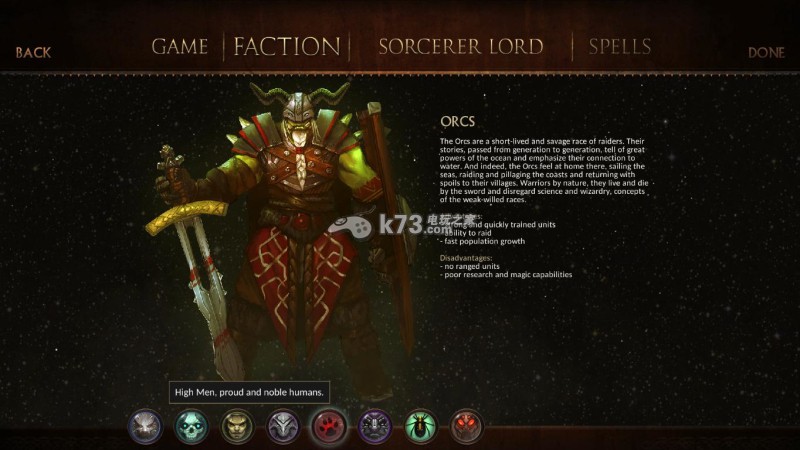Go back with the Back button
Viewport: 800px width, 450px height.
[33, 52]
